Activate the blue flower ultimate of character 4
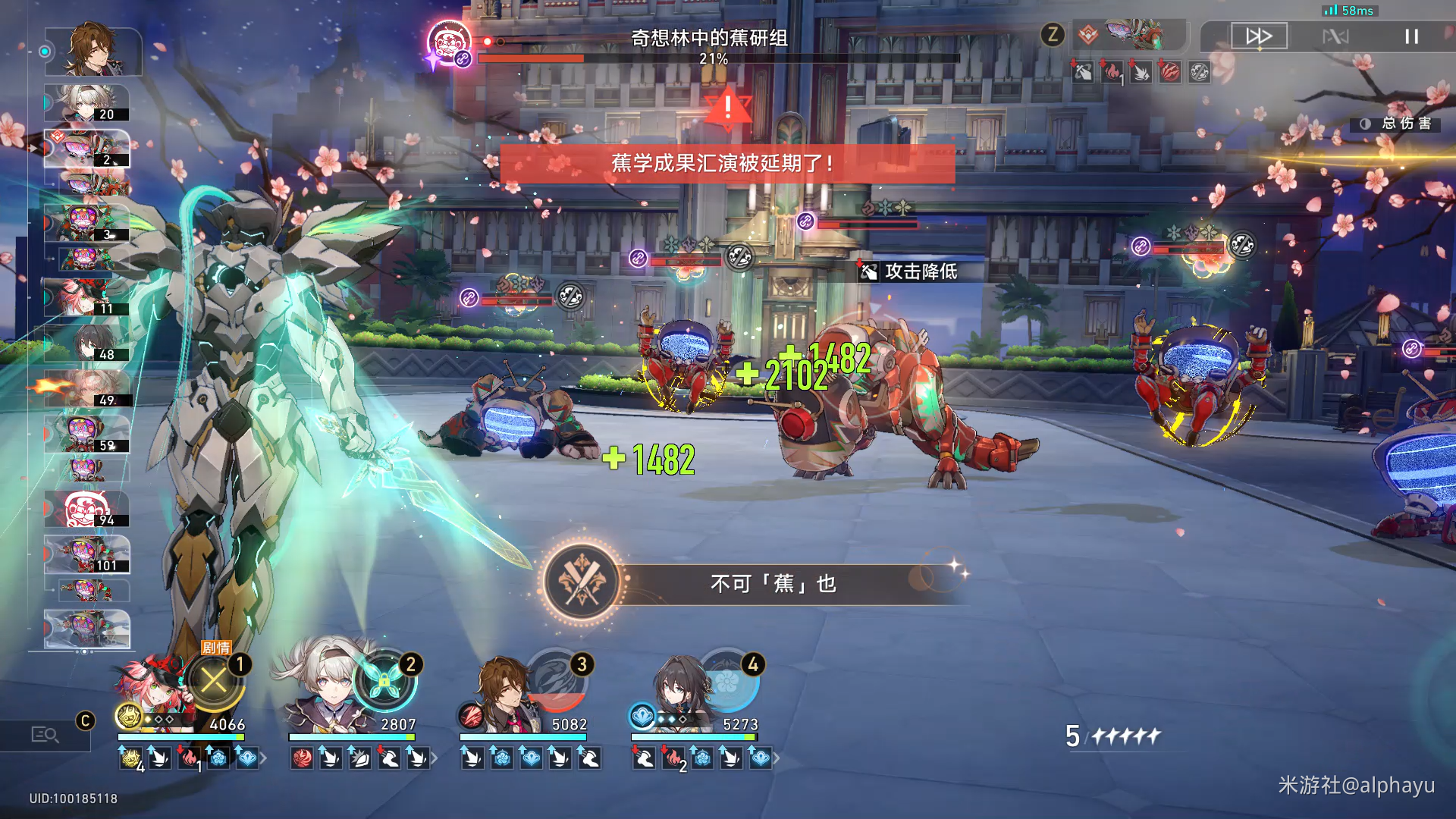 point(726,680)
